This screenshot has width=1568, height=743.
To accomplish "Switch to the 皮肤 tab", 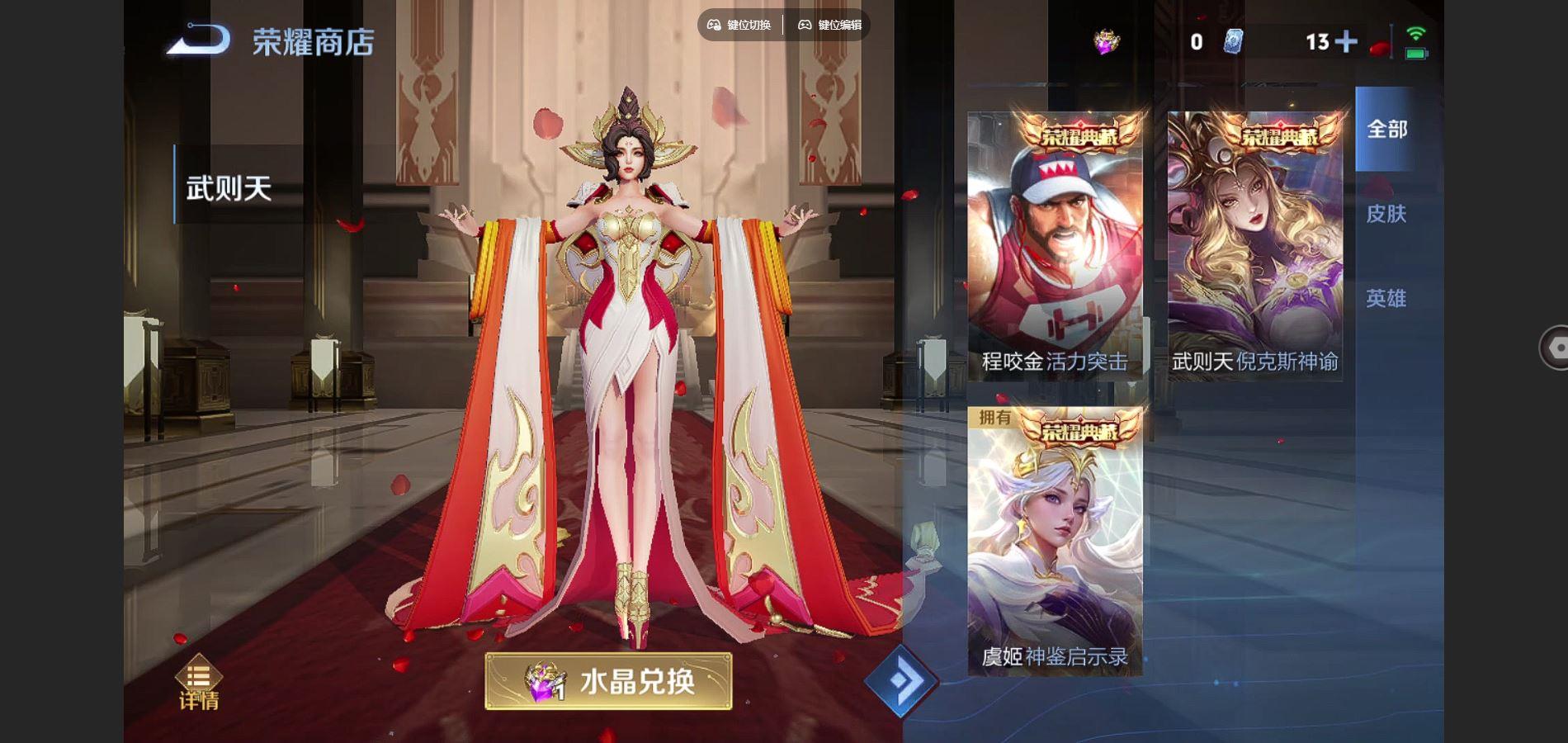I will [1386, 214].
